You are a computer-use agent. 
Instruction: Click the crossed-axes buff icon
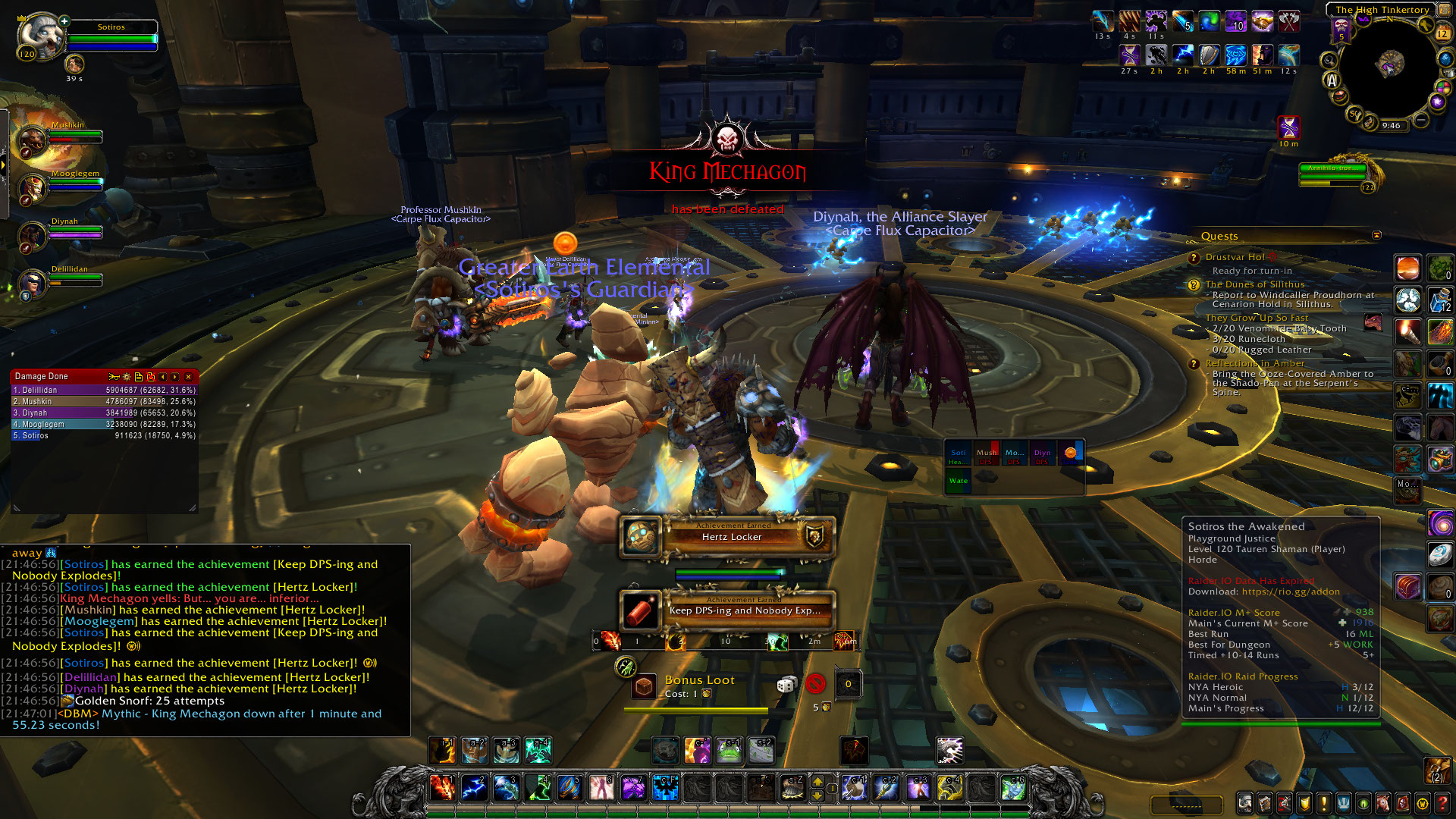click(x=1289, y=21)
